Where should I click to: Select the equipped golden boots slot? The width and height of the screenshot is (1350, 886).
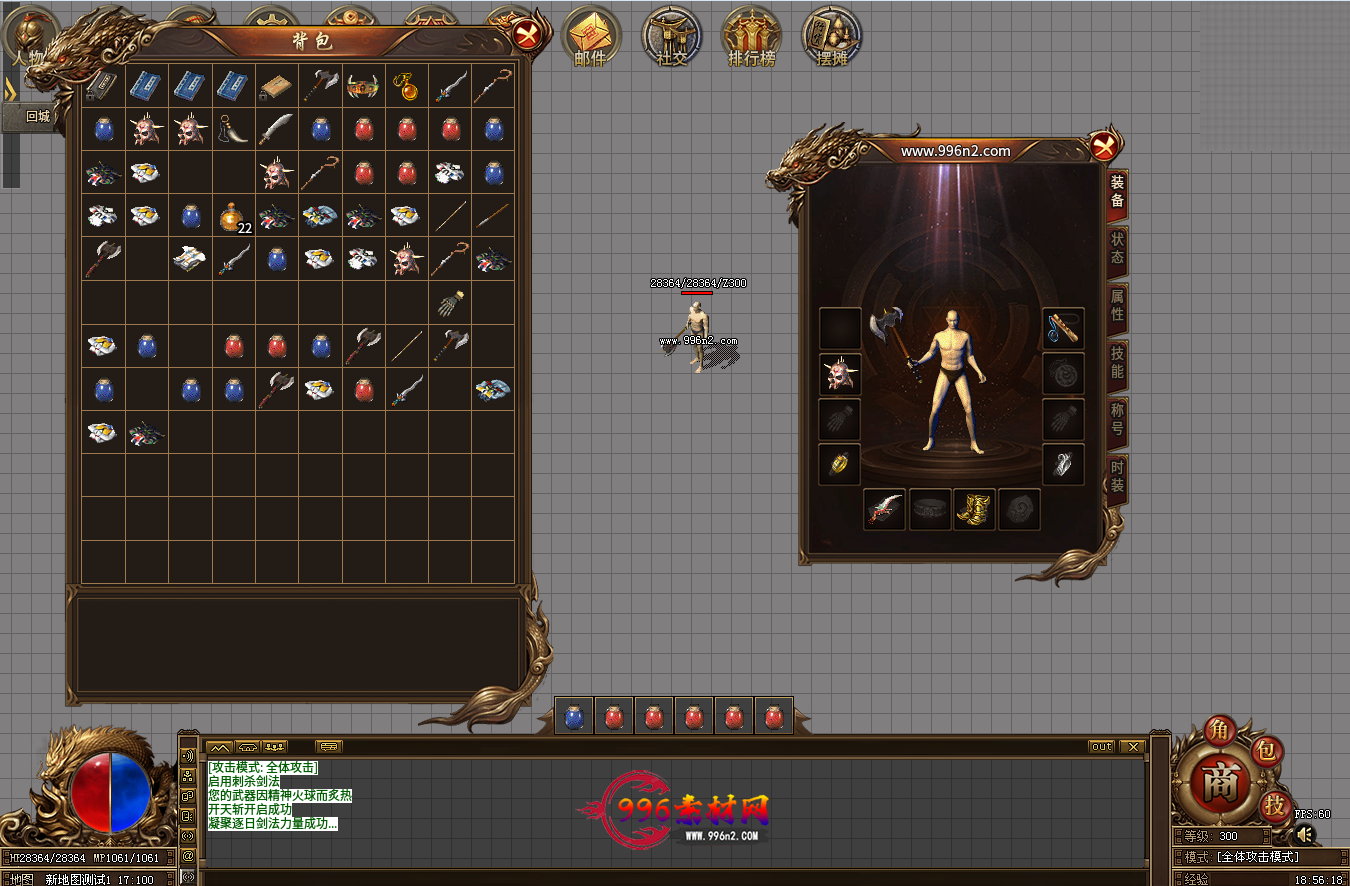(x=974, y=509)
